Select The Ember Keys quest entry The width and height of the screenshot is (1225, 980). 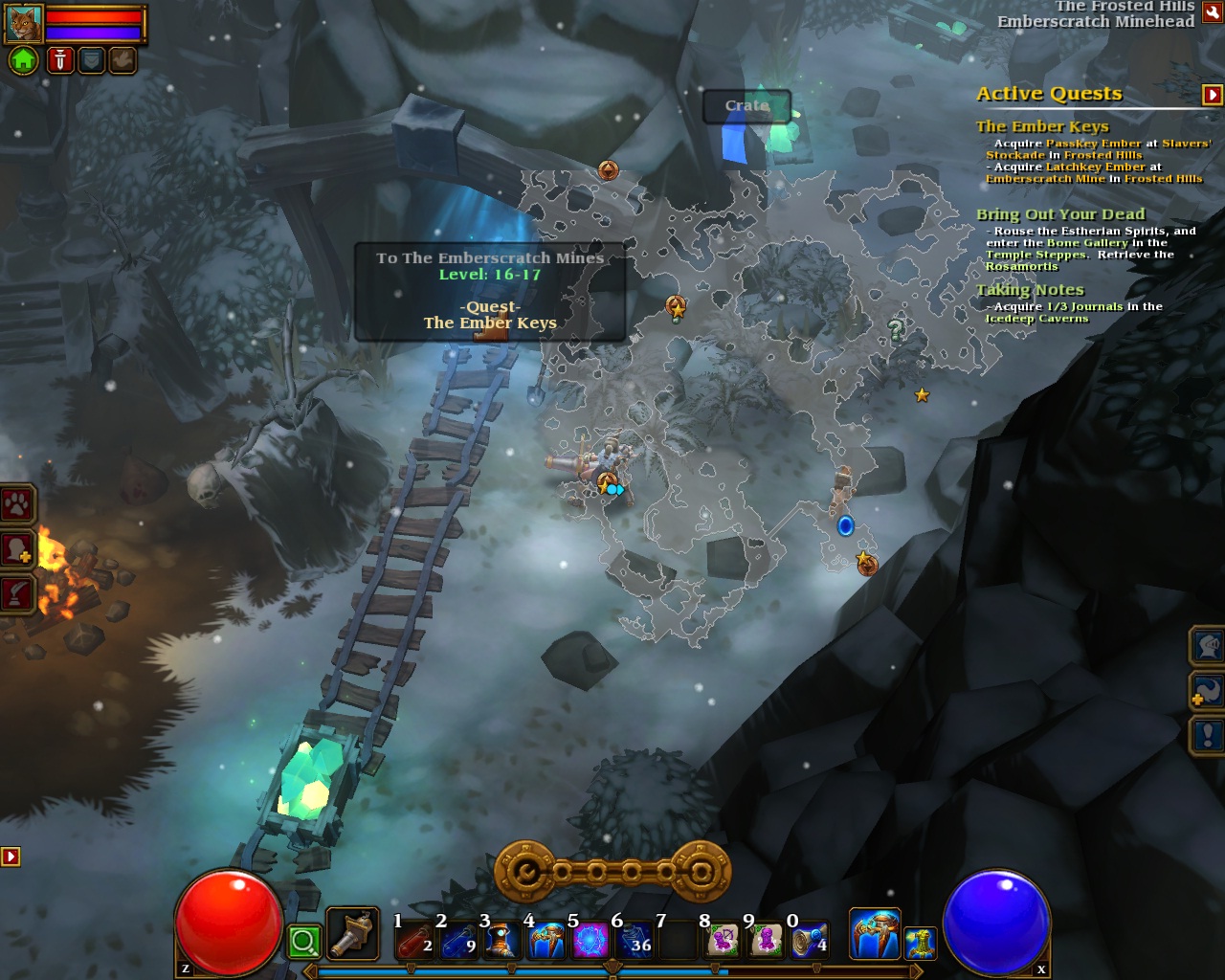click(x=1041, y=126)
